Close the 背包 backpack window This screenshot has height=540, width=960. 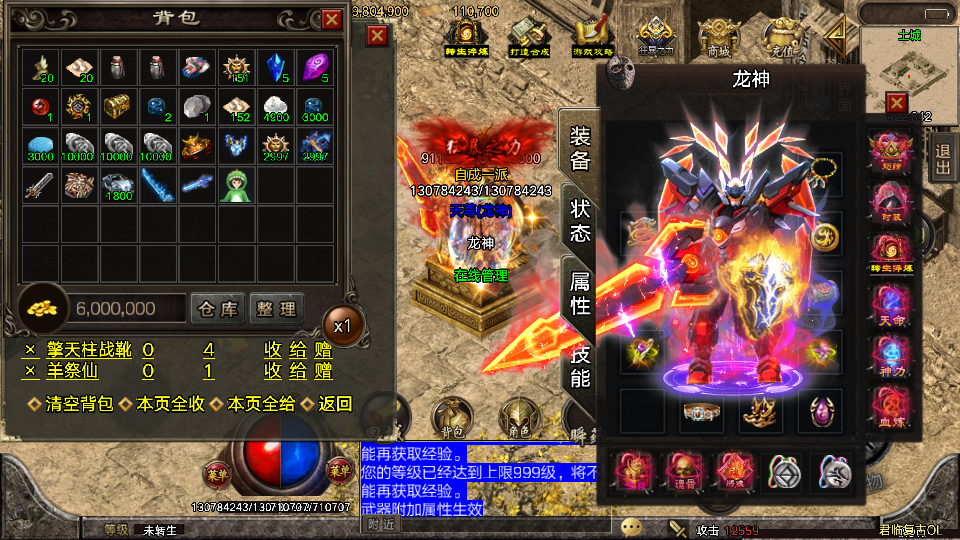pyautogui.click(x=332, y=19)
